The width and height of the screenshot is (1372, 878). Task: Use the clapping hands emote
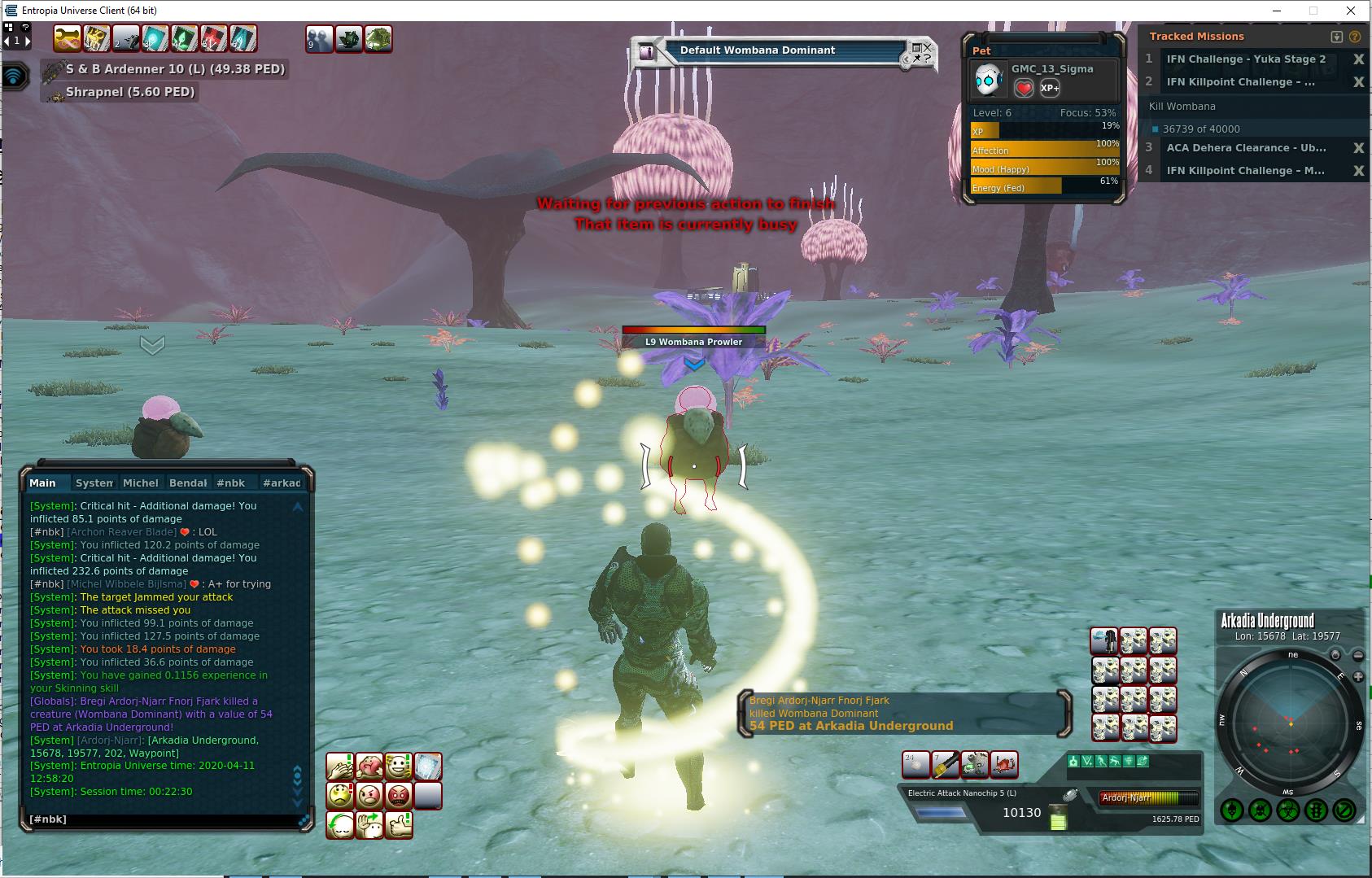point(339,767)
